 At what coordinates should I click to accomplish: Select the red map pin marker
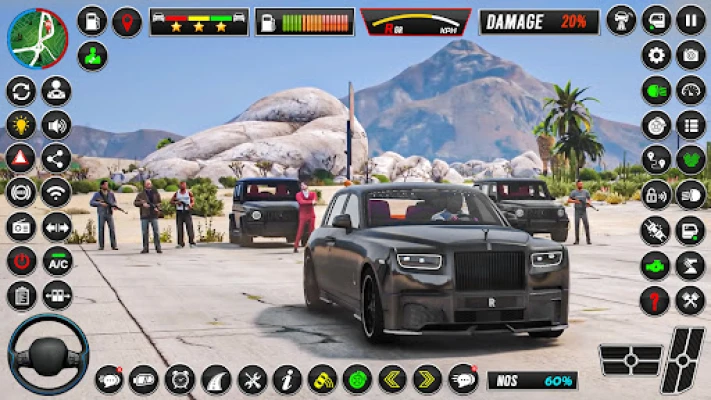click(126, 21)
